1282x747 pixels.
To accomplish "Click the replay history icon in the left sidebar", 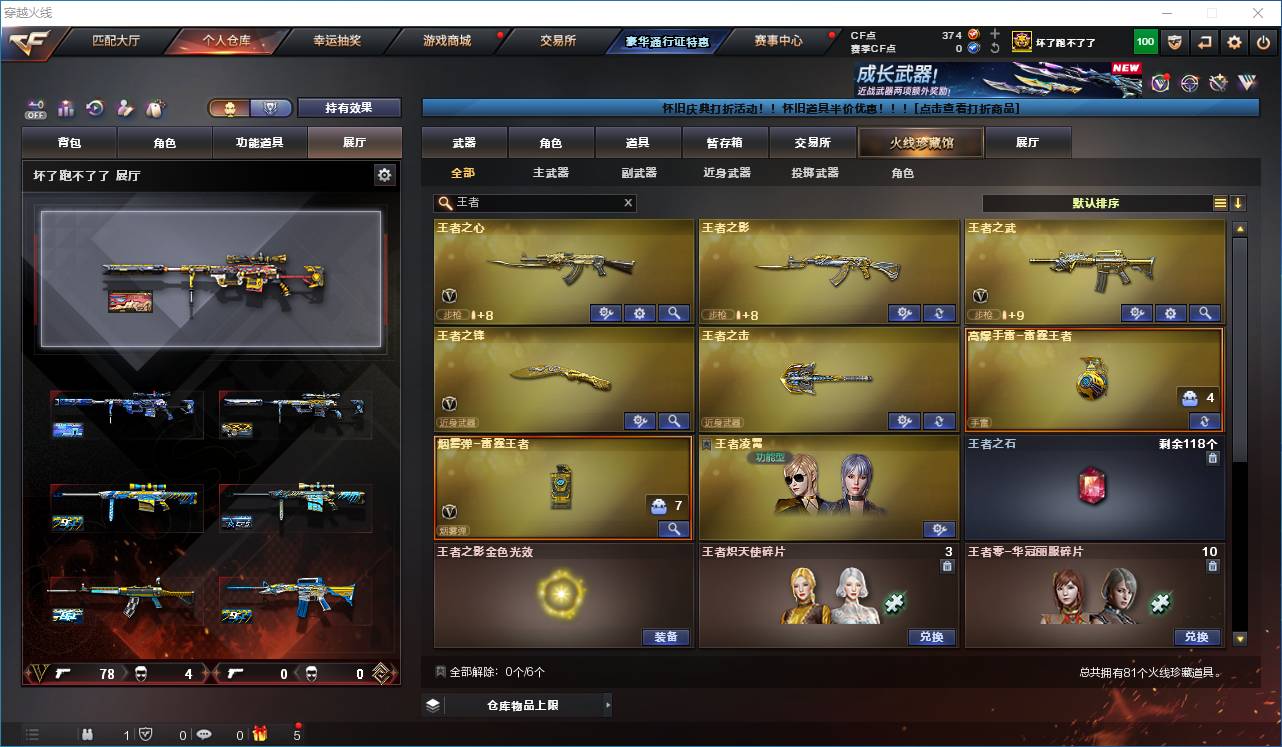I will pos(93,107).
